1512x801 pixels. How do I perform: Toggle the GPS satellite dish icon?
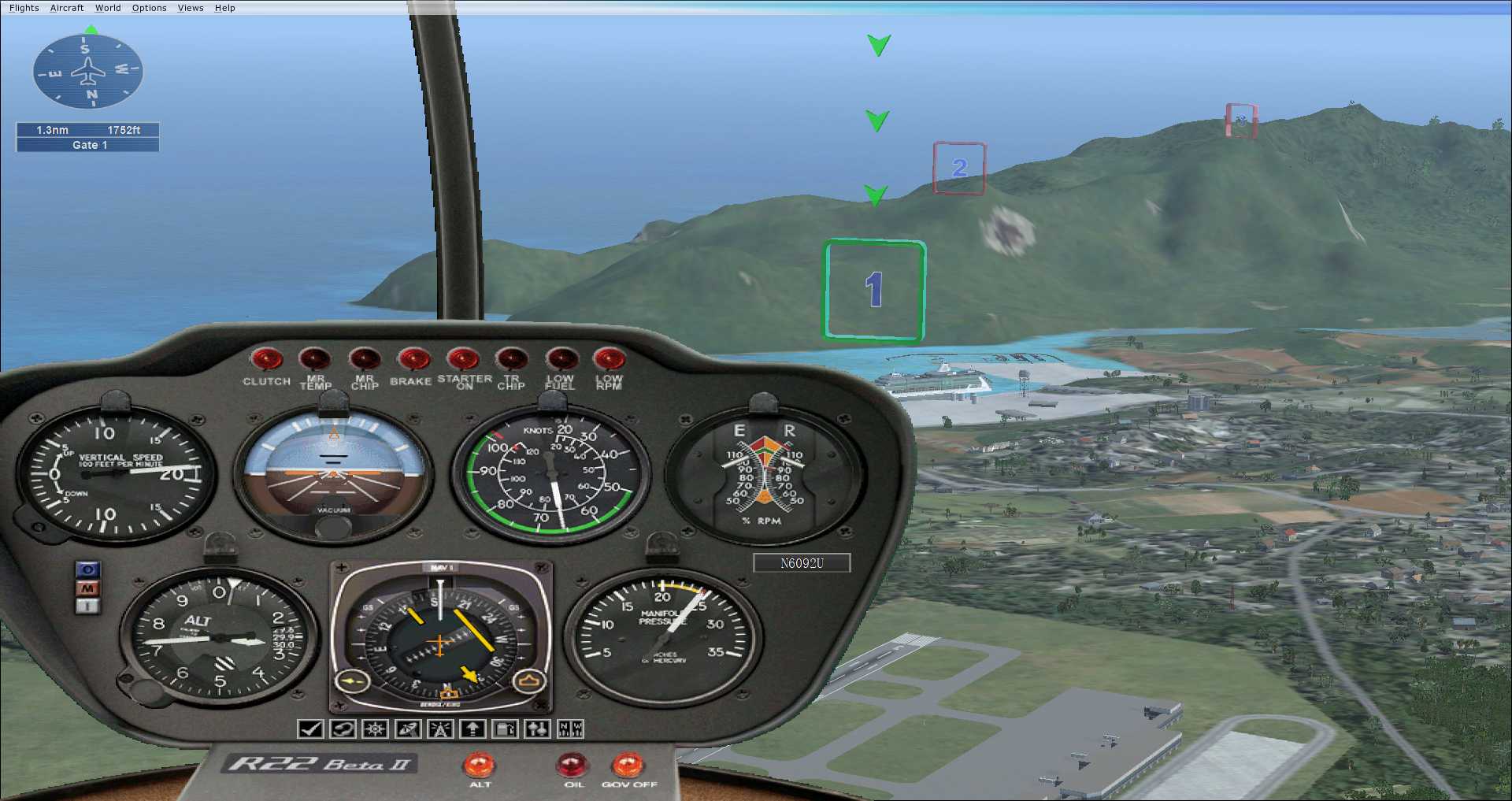[408, 729]
